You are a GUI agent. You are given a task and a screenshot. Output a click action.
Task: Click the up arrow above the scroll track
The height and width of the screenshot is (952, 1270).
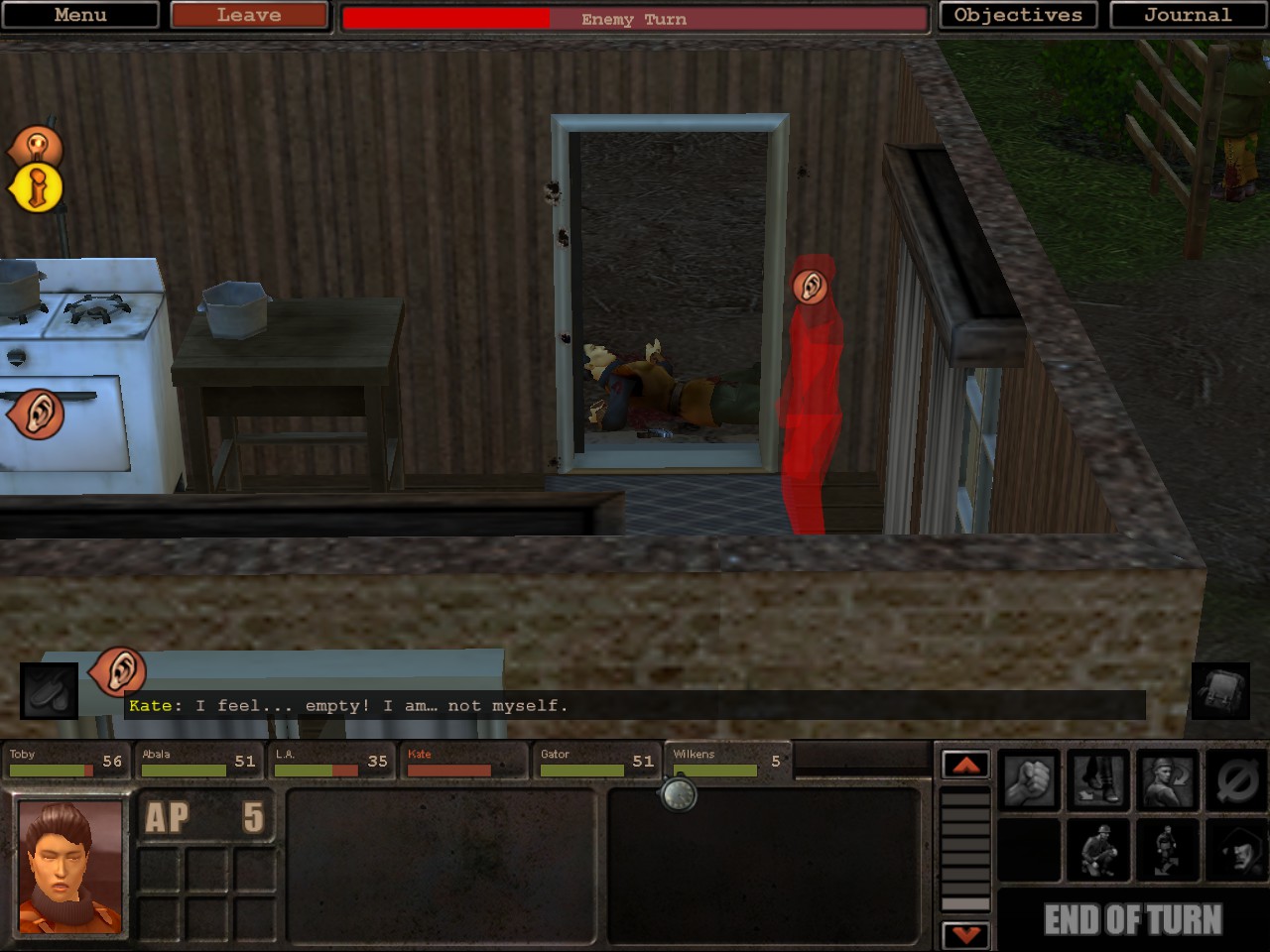point(964,767)
